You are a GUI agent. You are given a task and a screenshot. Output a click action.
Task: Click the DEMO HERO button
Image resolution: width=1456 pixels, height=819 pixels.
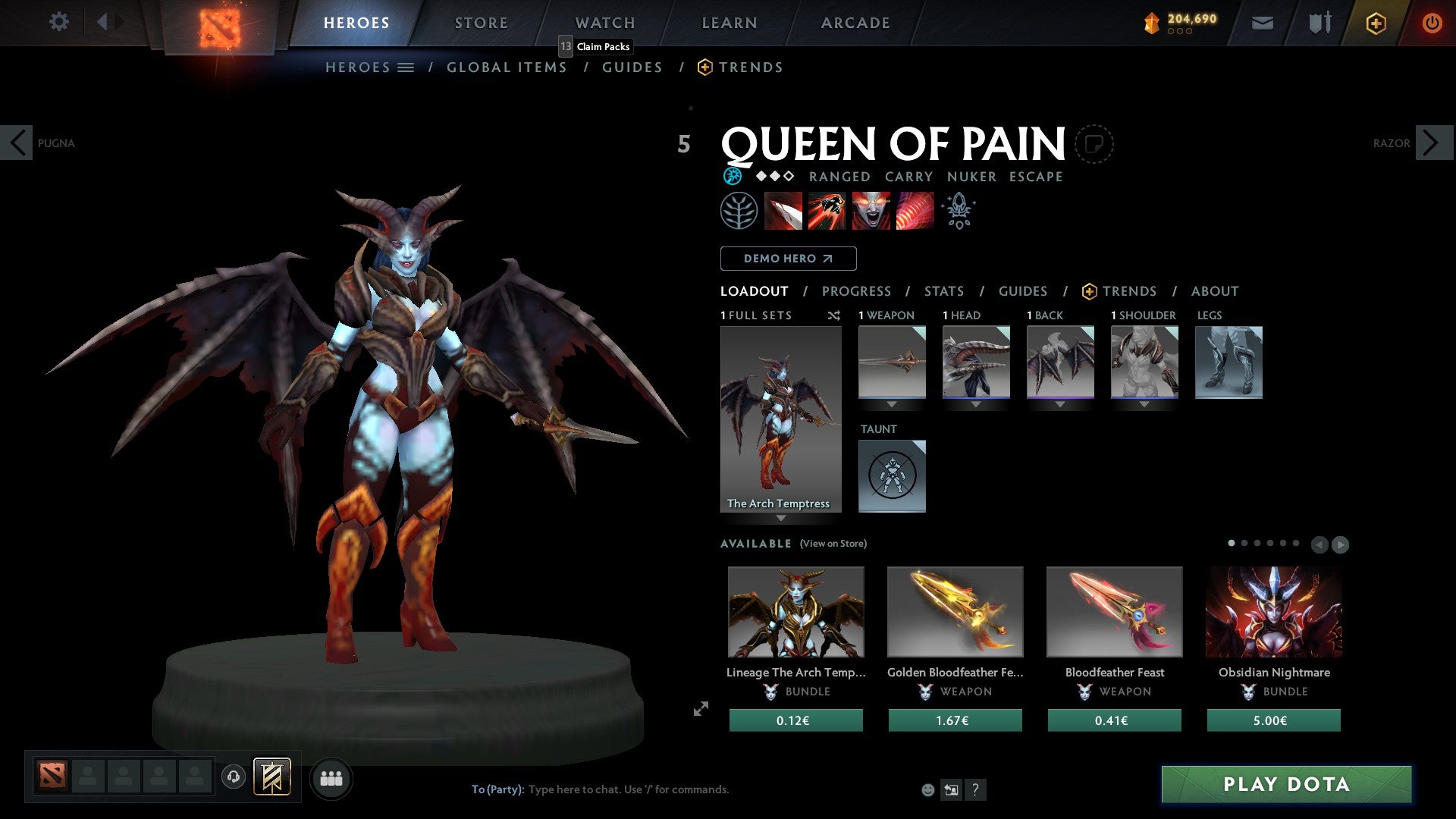coord(788,259)
